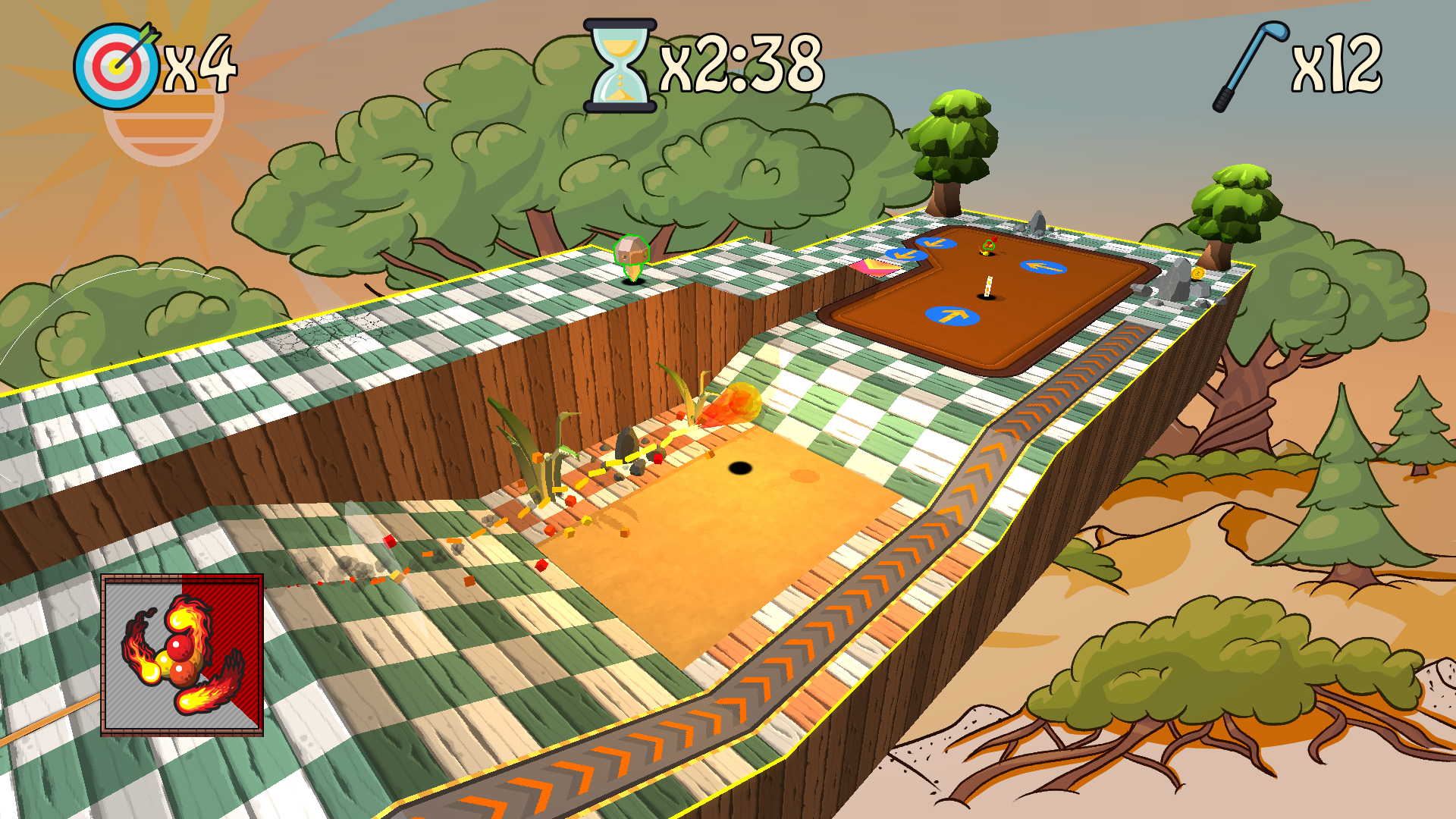Click the flag pole in the hole
The image size is (1456, 819).
coord(988,287)
